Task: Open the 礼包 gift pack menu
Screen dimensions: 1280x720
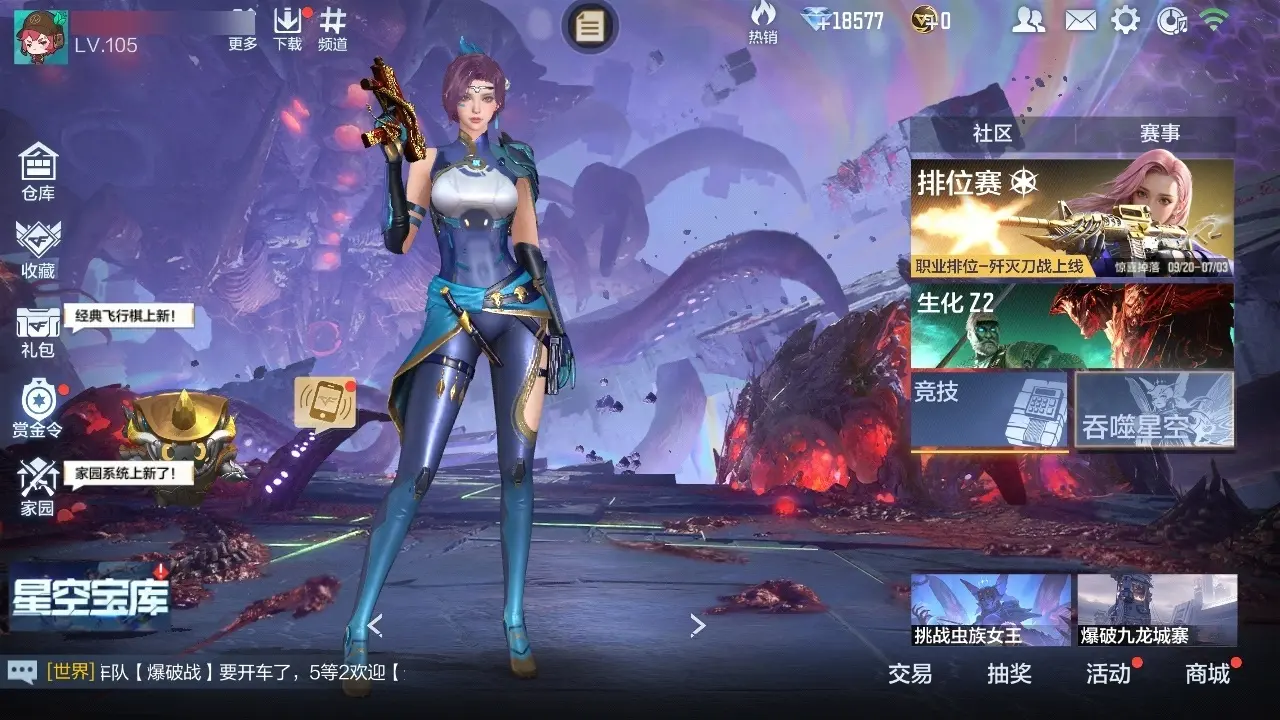Action: coord(38,331)
